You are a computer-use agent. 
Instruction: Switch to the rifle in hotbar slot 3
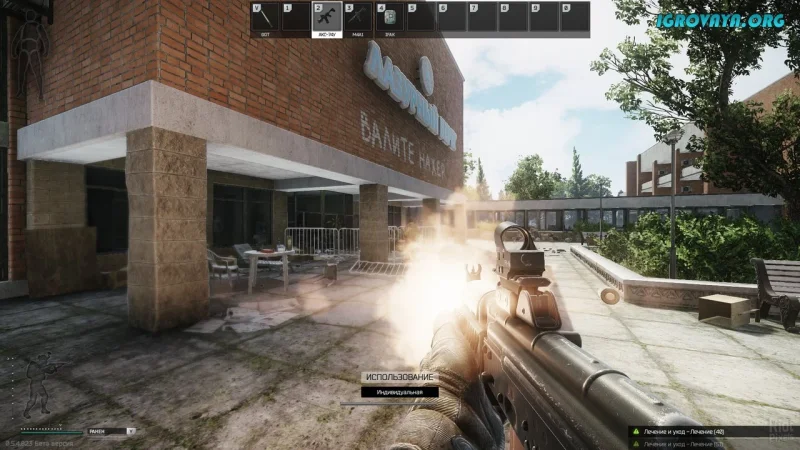357,19
